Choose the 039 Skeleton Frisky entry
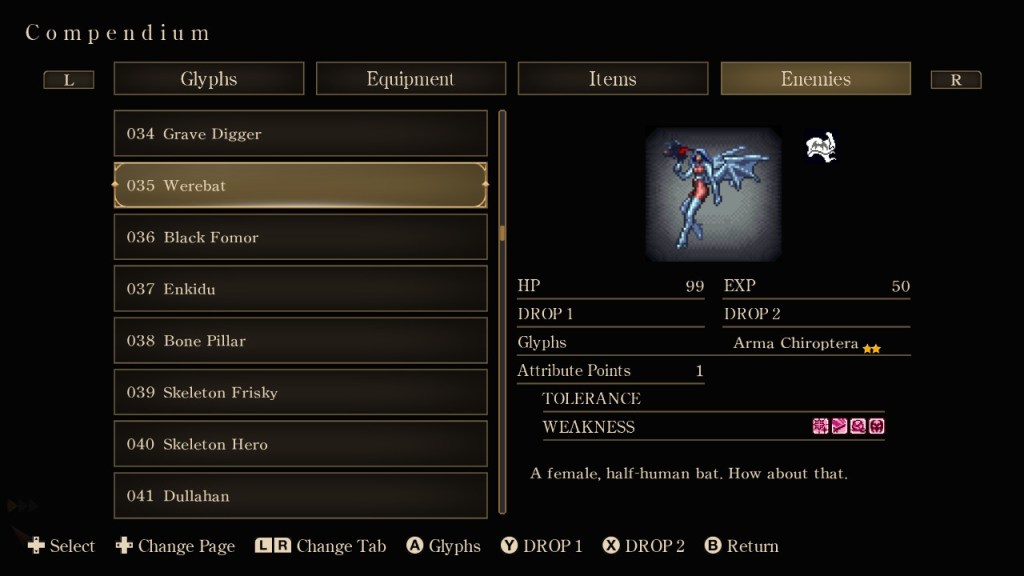The width and height of the screenshot is (1024, 576). [x=301, y=393]
